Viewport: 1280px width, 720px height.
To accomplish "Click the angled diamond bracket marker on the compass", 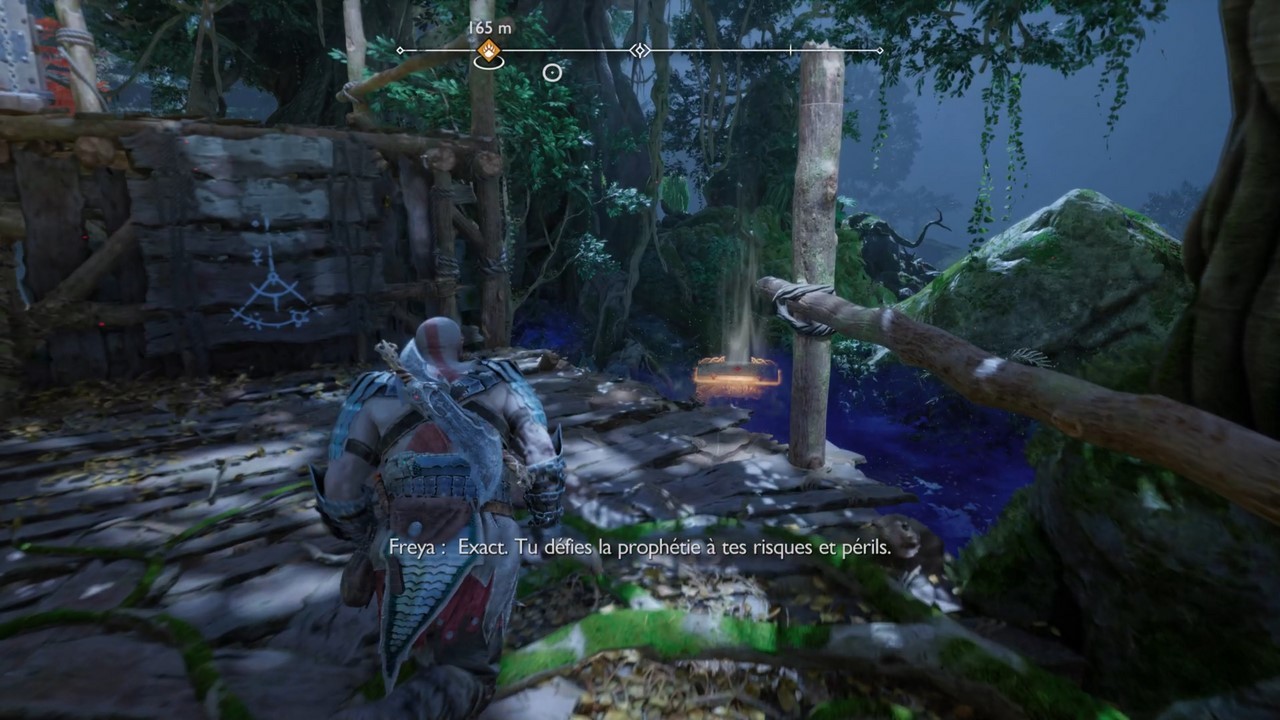I will point(639,49).
